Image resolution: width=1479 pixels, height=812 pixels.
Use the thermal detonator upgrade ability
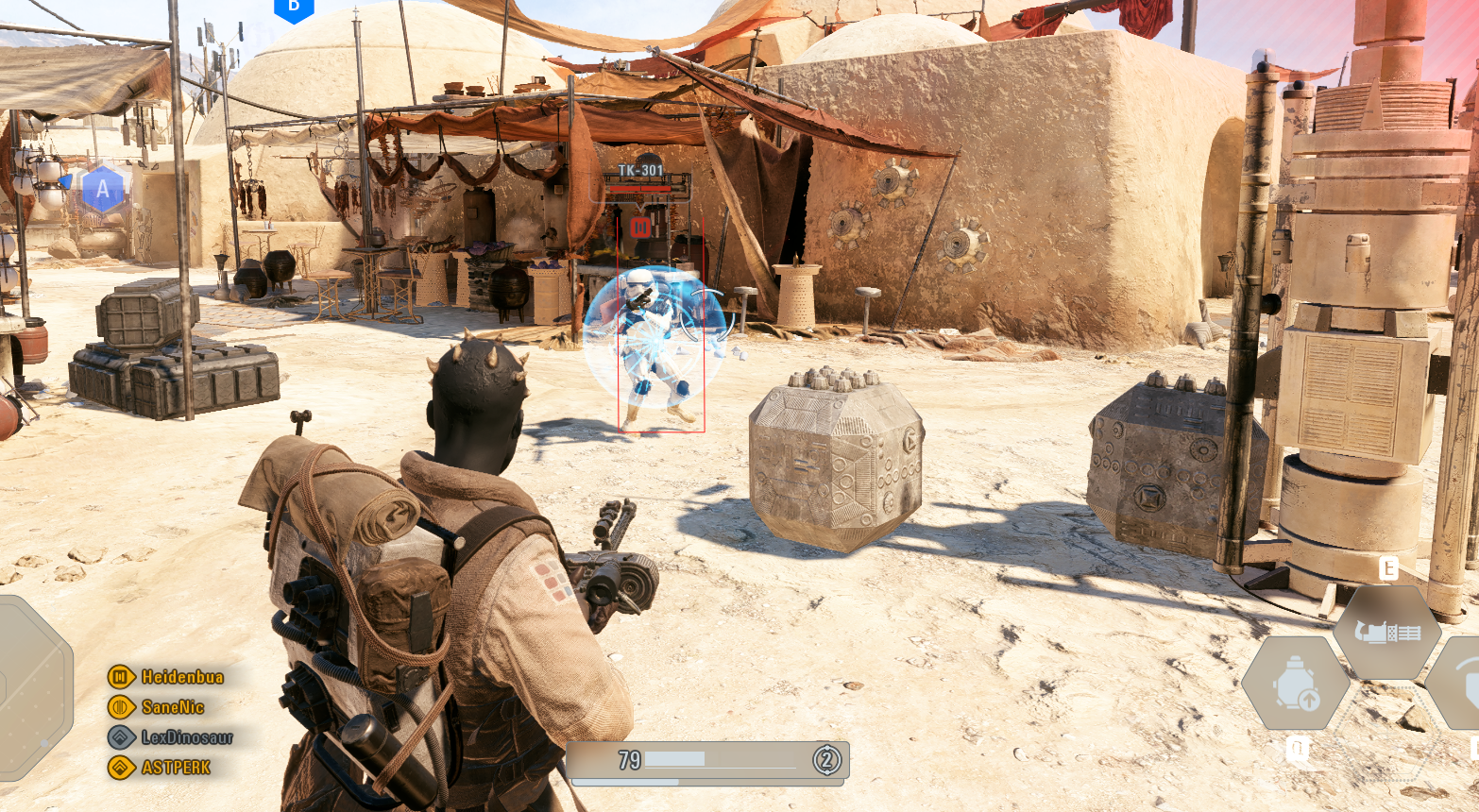point(1295,684)
